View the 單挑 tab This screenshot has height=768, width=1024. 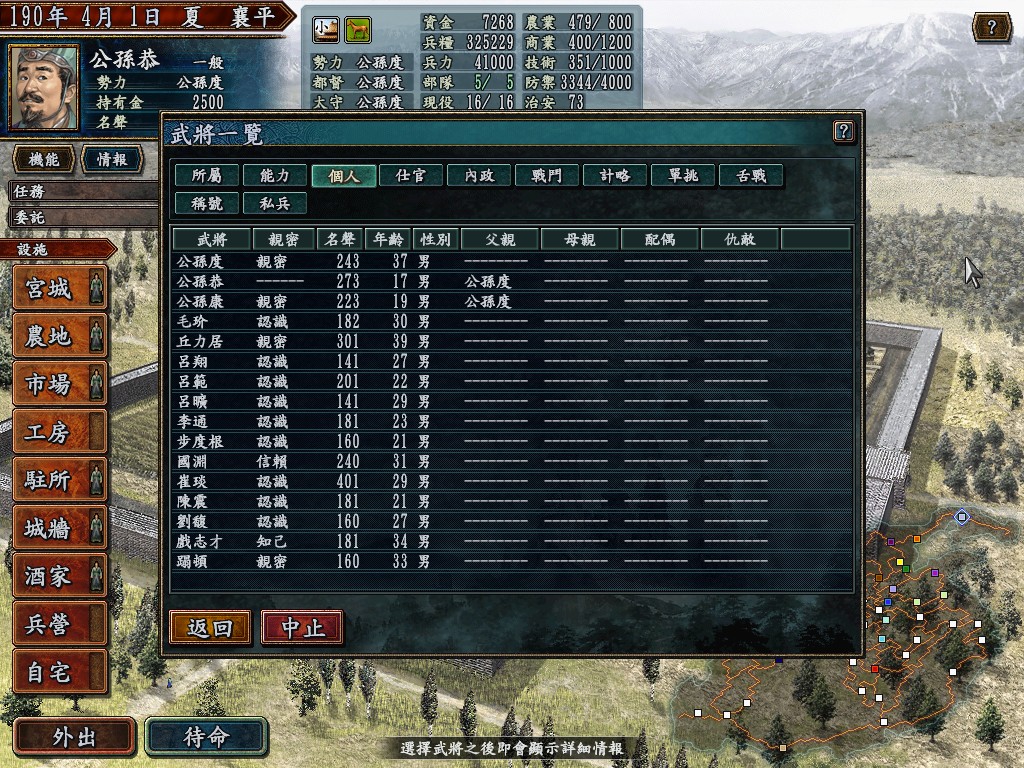(683, 175)
